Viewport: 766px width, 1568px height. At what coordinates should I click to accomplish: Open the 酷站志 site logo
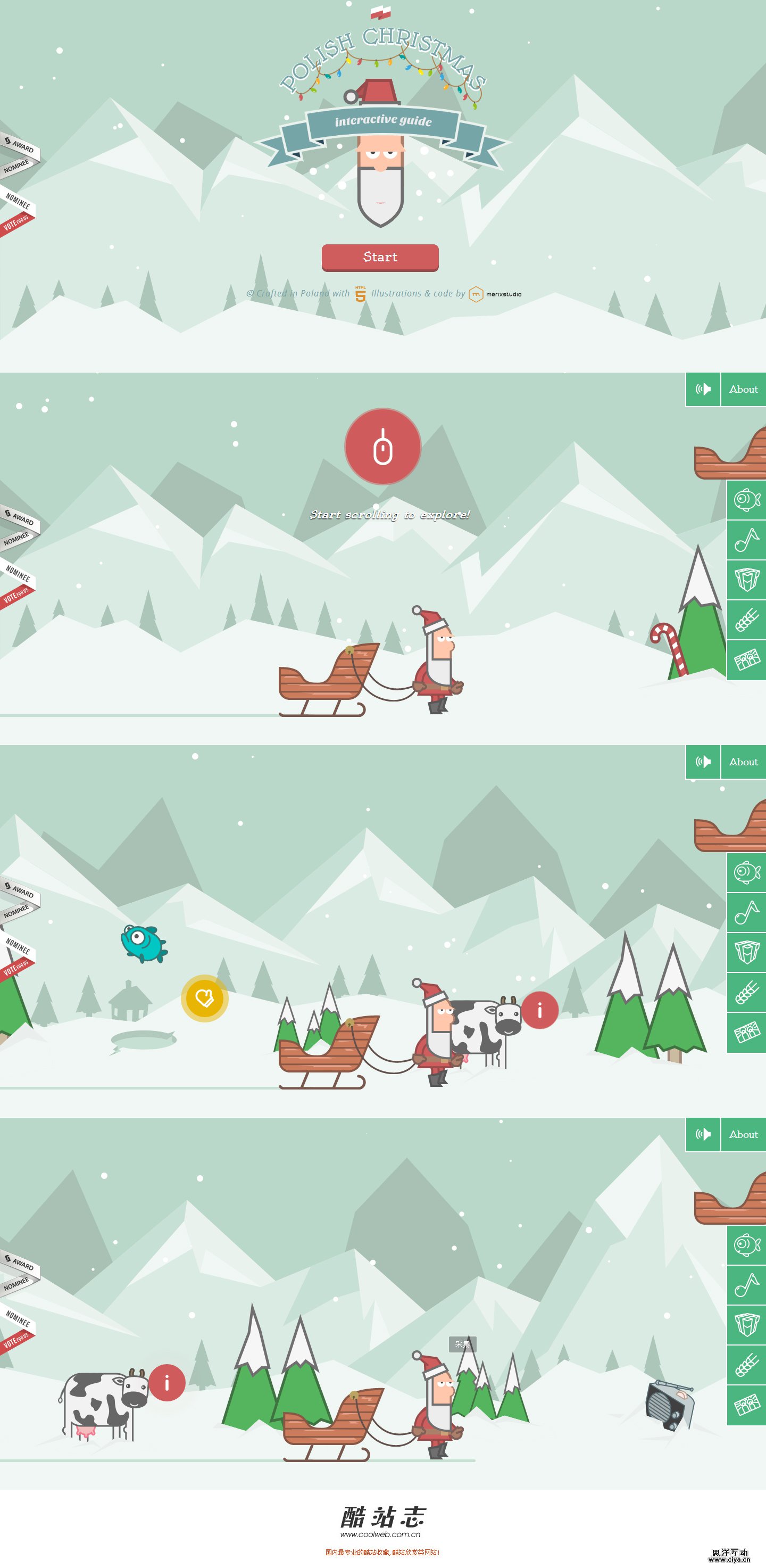click(382, 1517)
